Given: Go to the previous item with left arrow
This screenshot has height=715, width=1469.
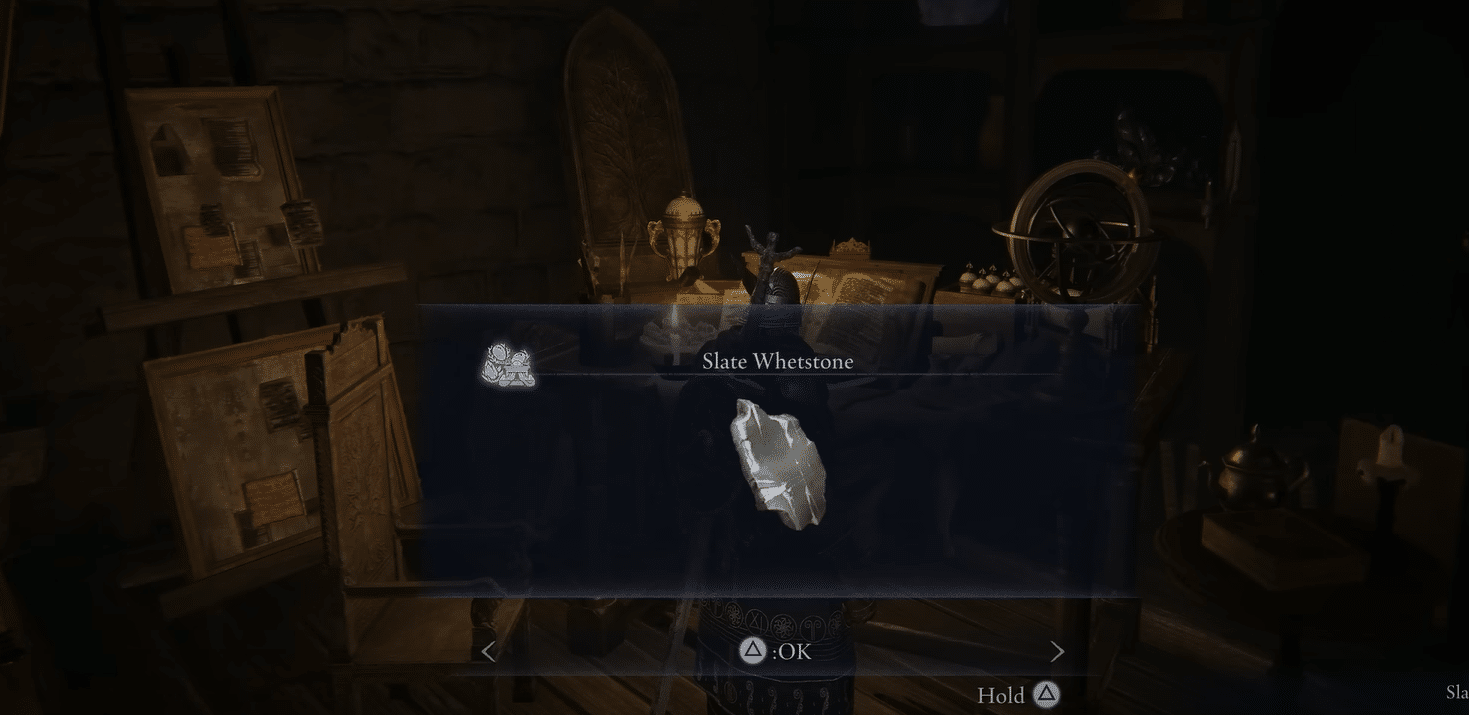Looking at the screenshot, I should pos(488,652).
